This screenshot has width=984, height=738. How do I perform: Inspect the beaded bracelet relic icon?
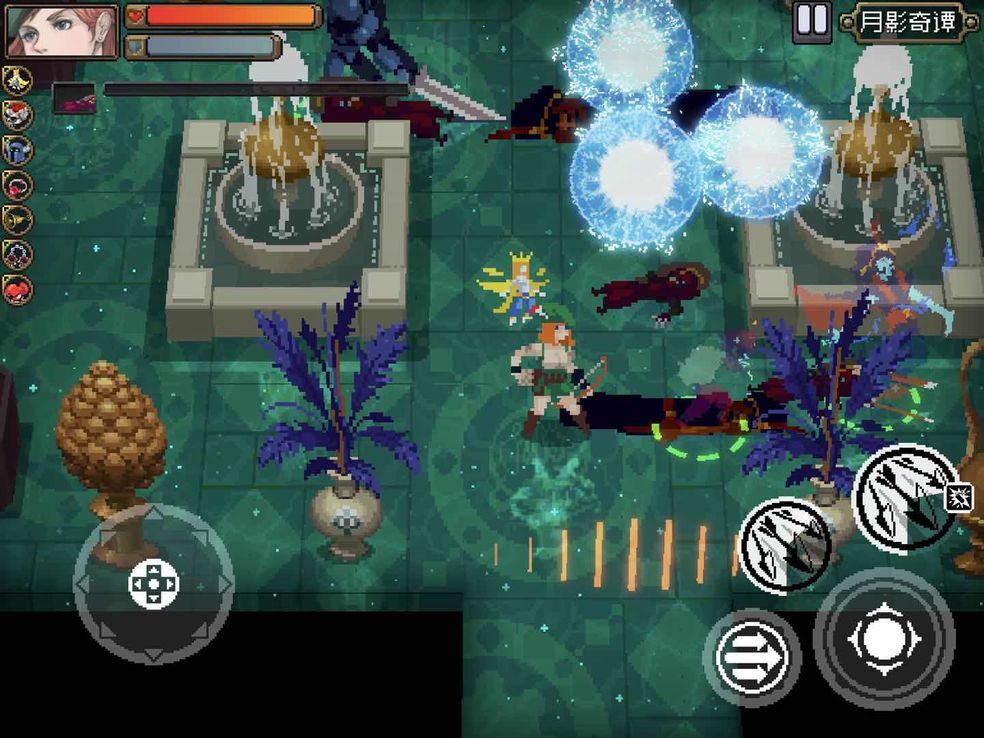tap(18, 255)
